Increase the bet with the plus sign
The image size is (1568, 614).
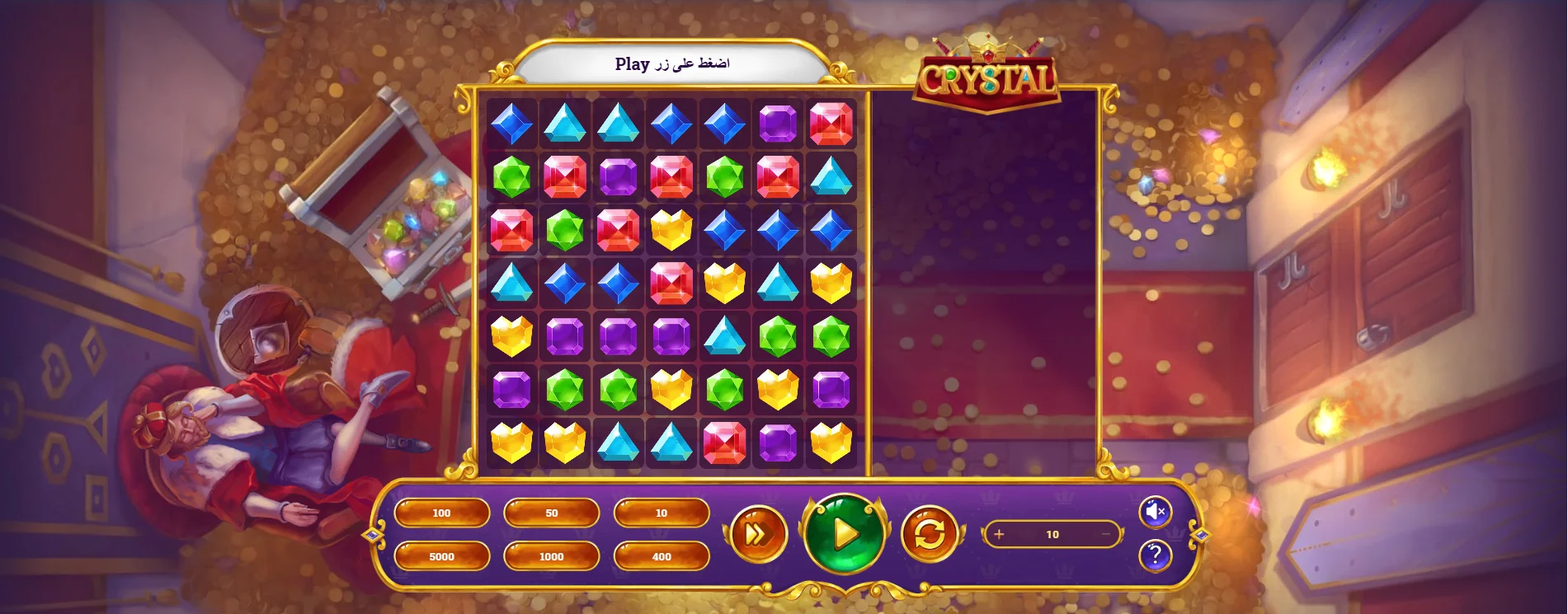point(1000,534)
